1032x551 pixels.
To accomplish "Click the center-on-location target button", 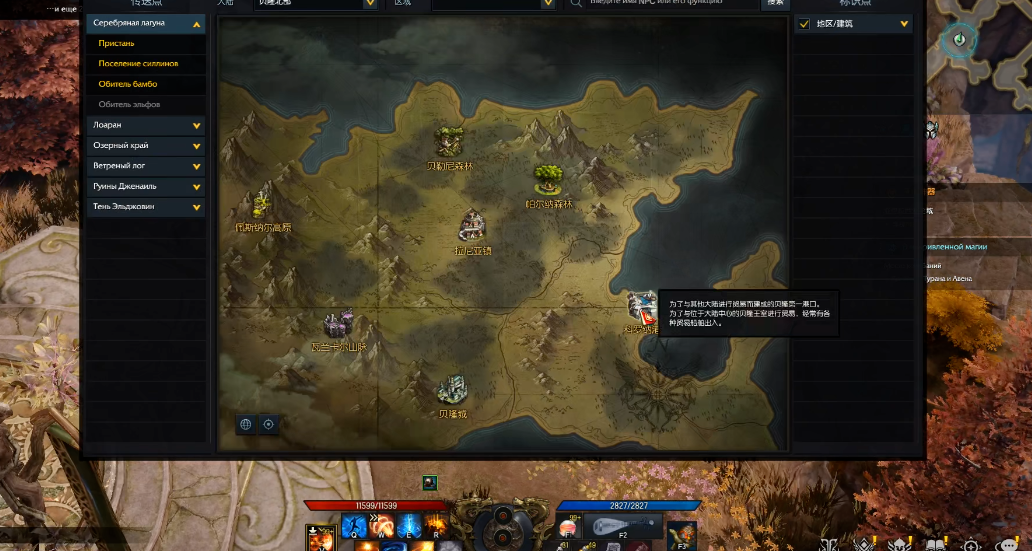I will (268, 424).
